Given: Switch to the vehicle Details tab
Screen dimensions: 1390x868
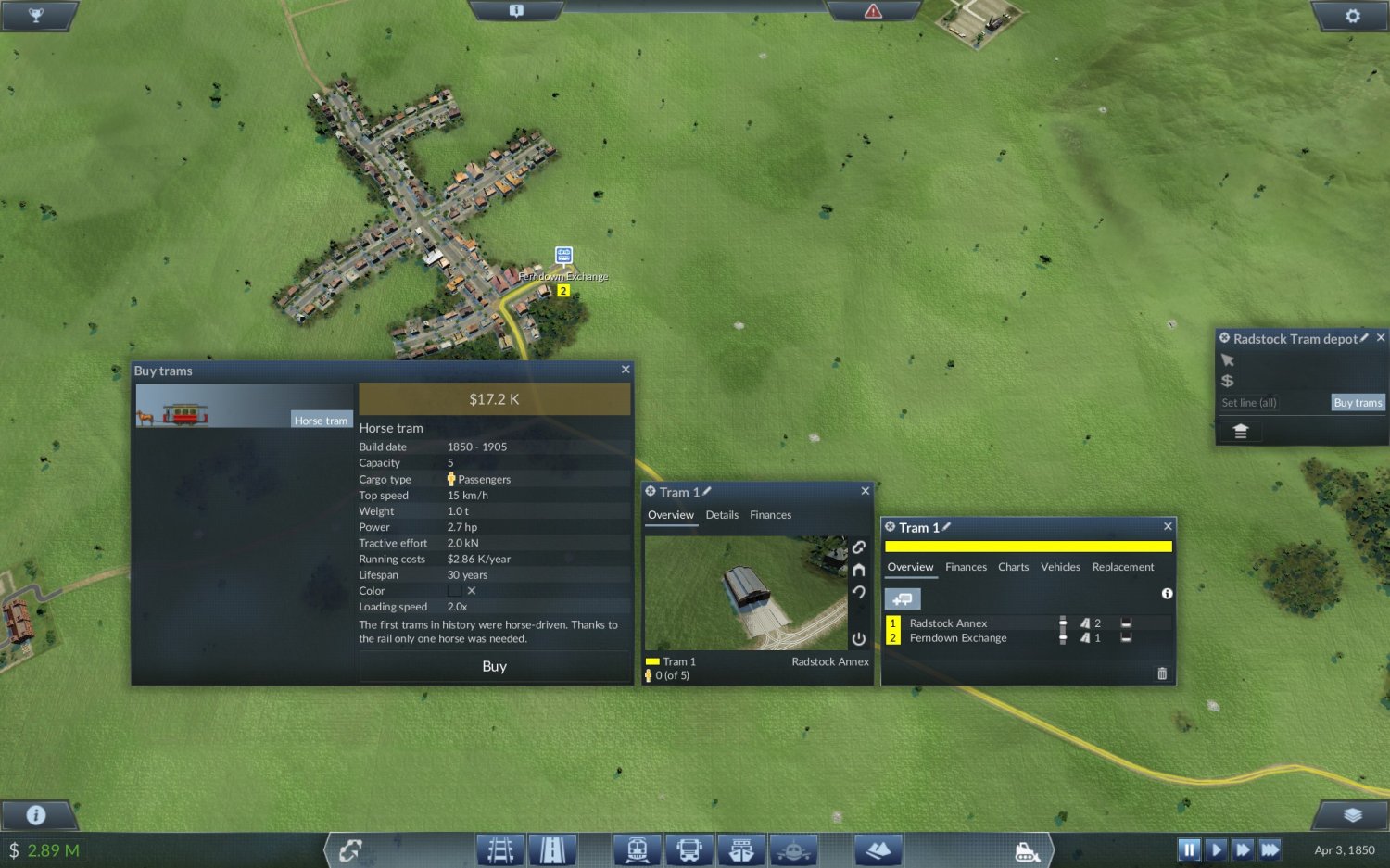Looking at the screenshot, I should pos(722,515).
